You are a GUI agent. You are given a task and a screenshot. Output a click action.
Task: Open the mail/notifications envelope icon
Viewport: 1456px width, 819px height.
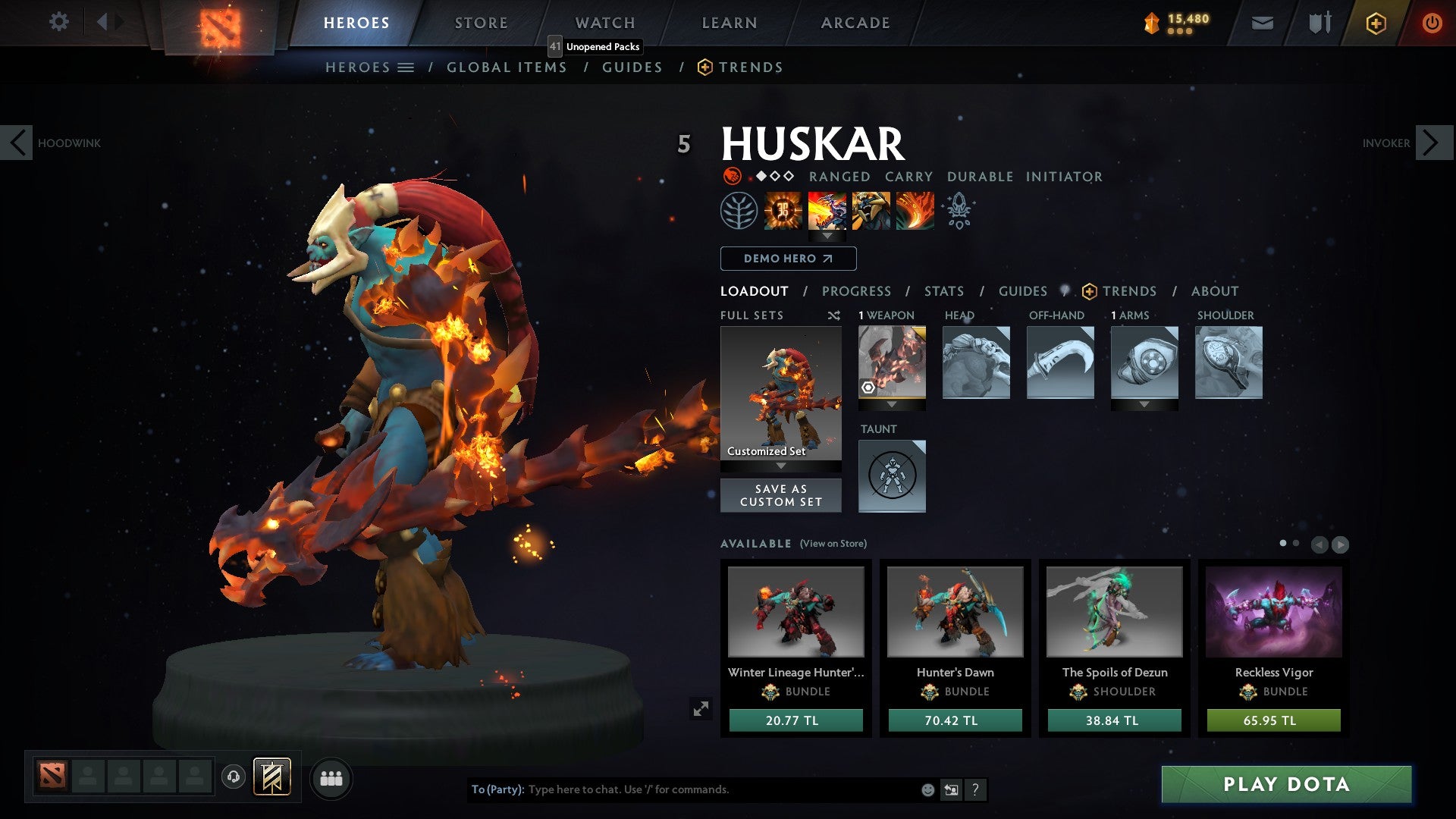1263,22
